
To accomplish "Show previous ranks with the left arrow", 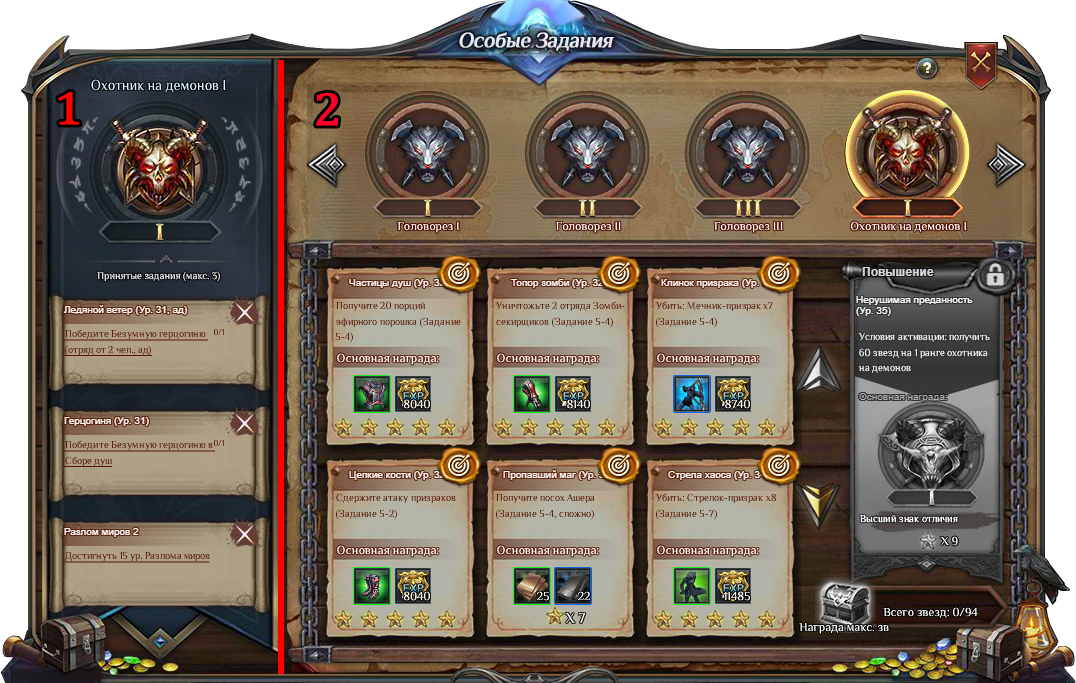I will point(327,165).
